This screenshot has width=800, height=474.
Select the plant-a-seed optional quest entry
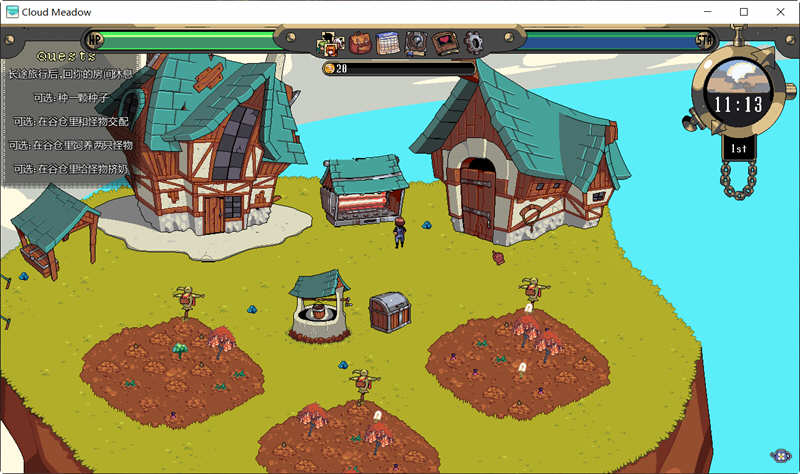tap(70, 98)
